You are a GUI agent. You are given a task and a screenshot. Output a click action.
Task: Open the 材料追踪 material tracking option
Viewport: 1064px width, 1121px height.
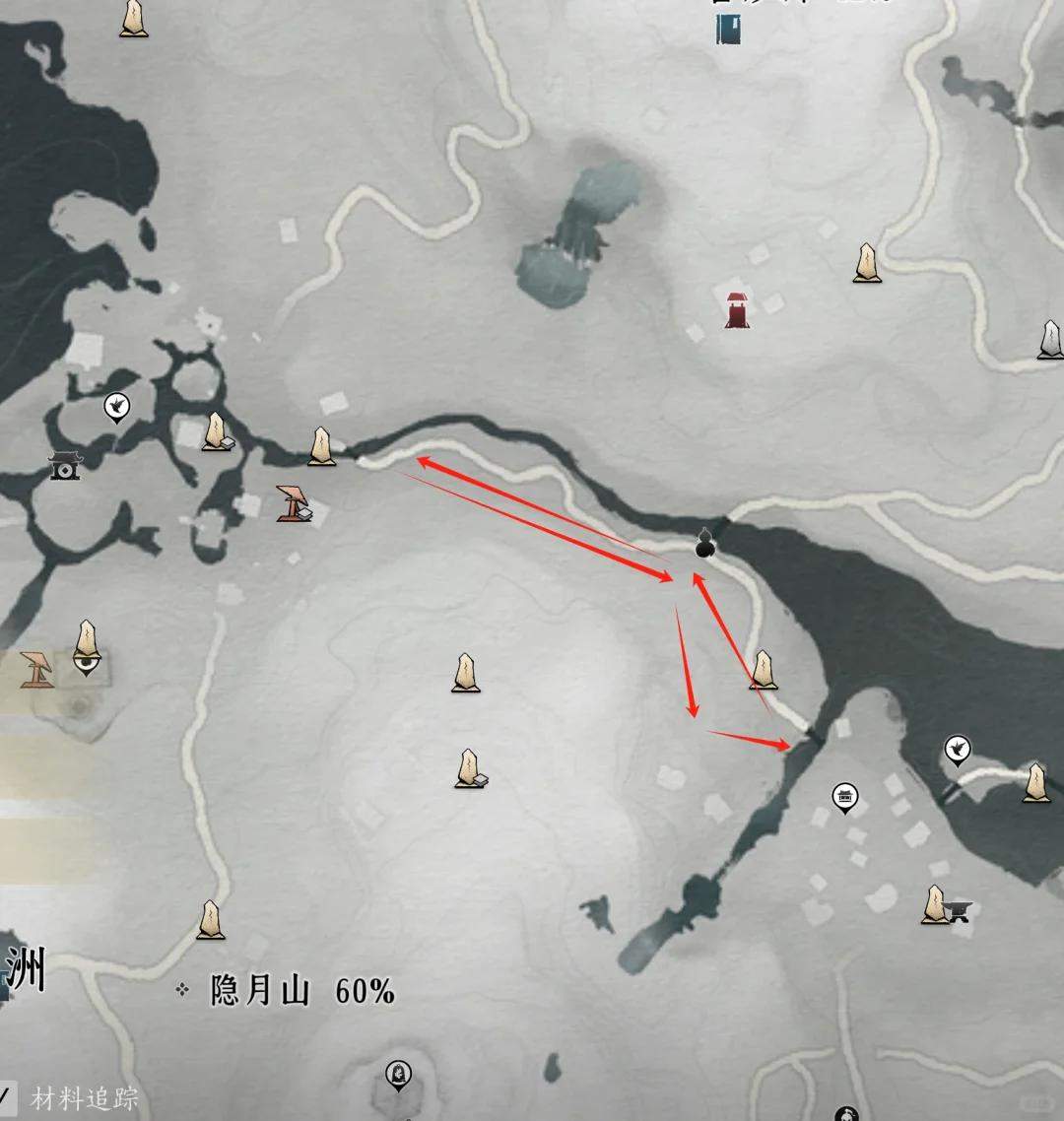[x=84, y=1098]
